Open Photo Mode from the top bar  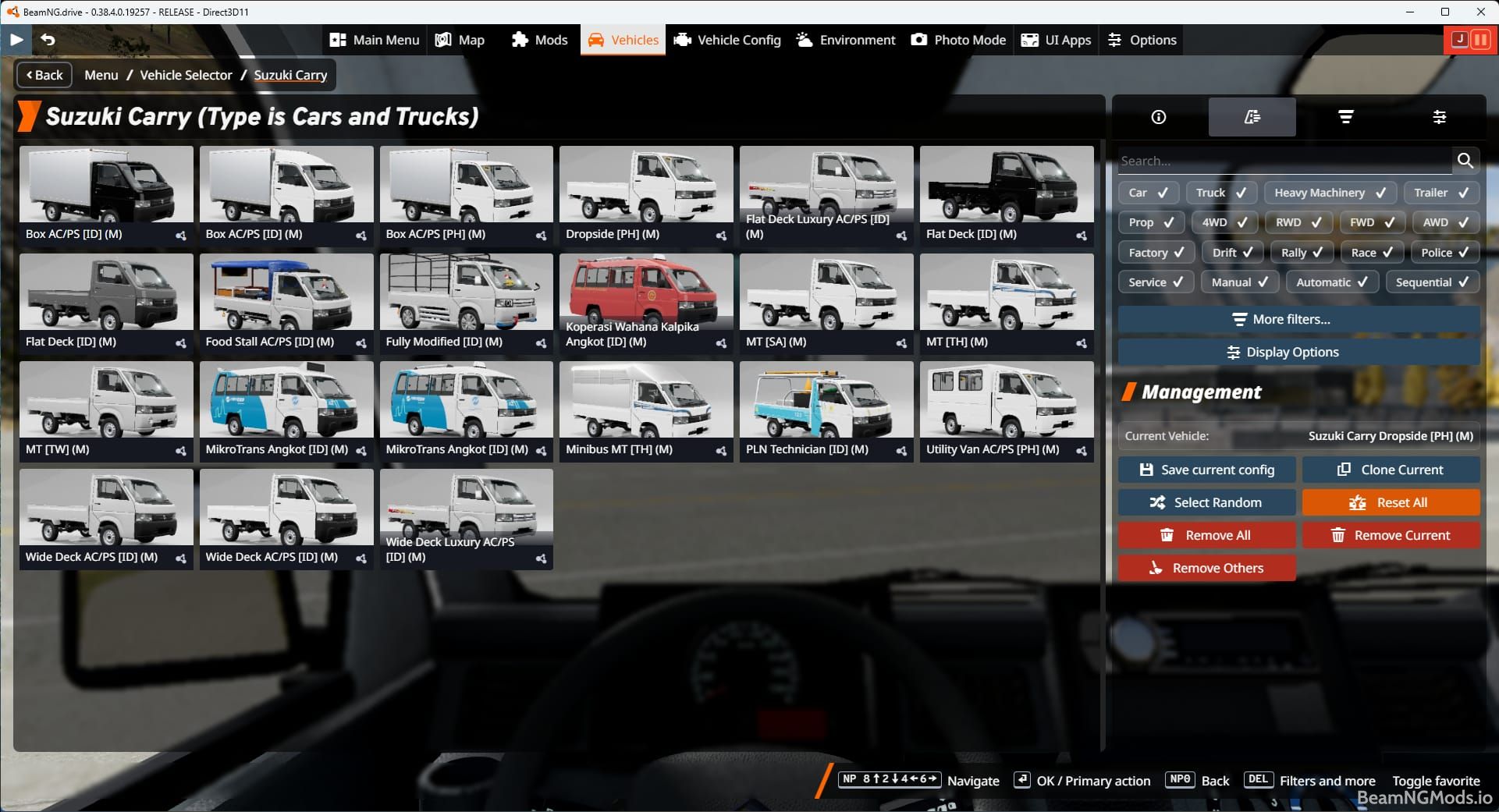click(958, 40)
